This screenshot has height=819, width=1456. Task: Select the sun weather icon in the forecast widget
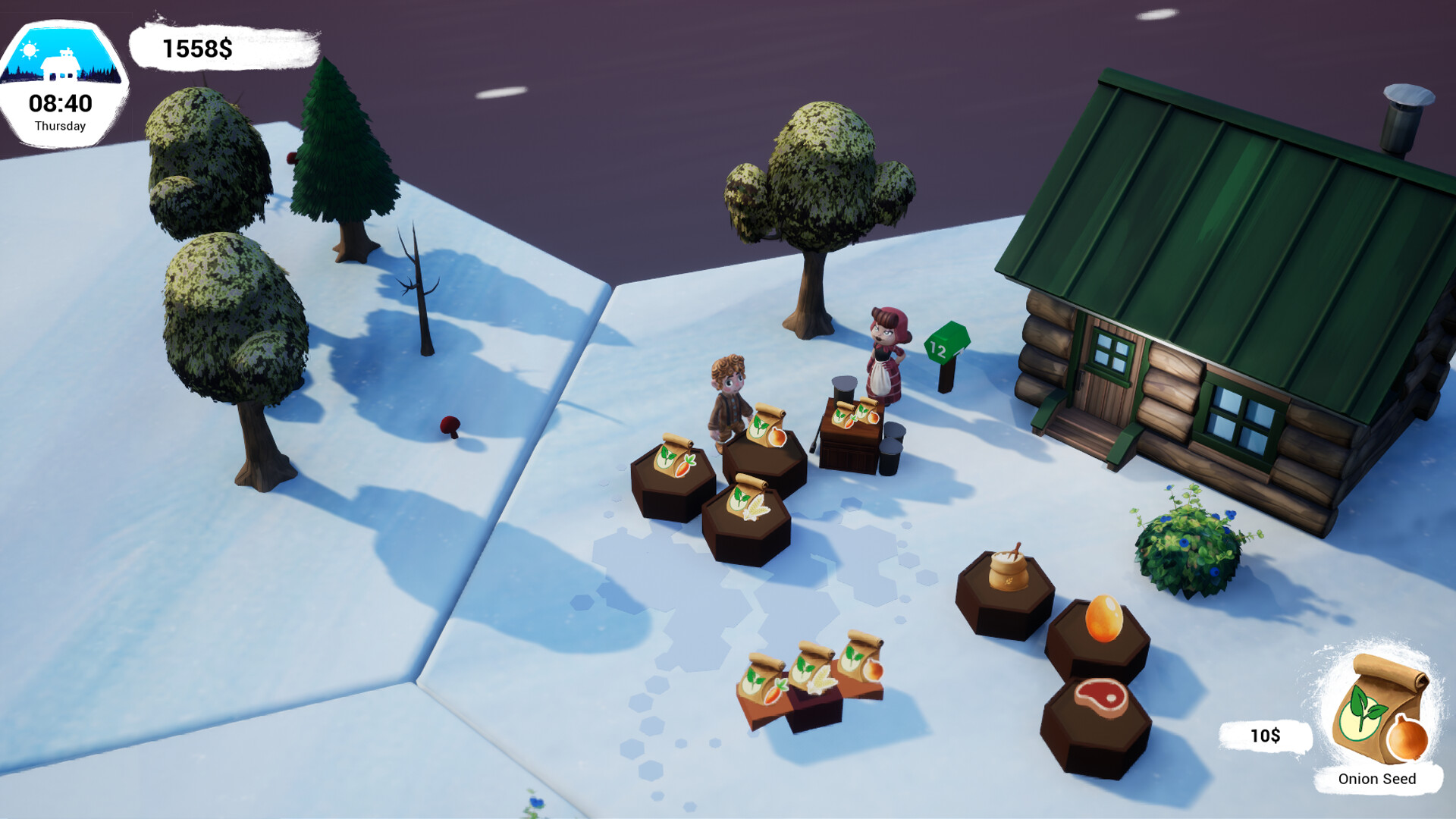pyautogui.click(x=29, y=52)
